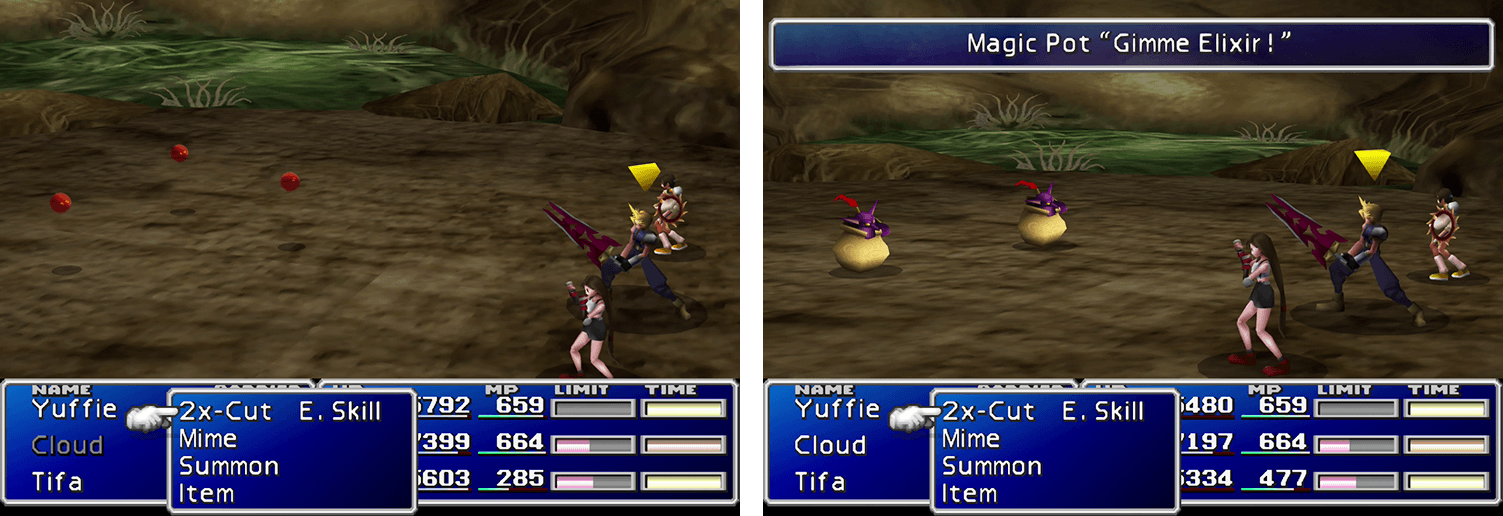
Task: Select Tifa's name in the red-orb battle
Action: pos(56,482)
